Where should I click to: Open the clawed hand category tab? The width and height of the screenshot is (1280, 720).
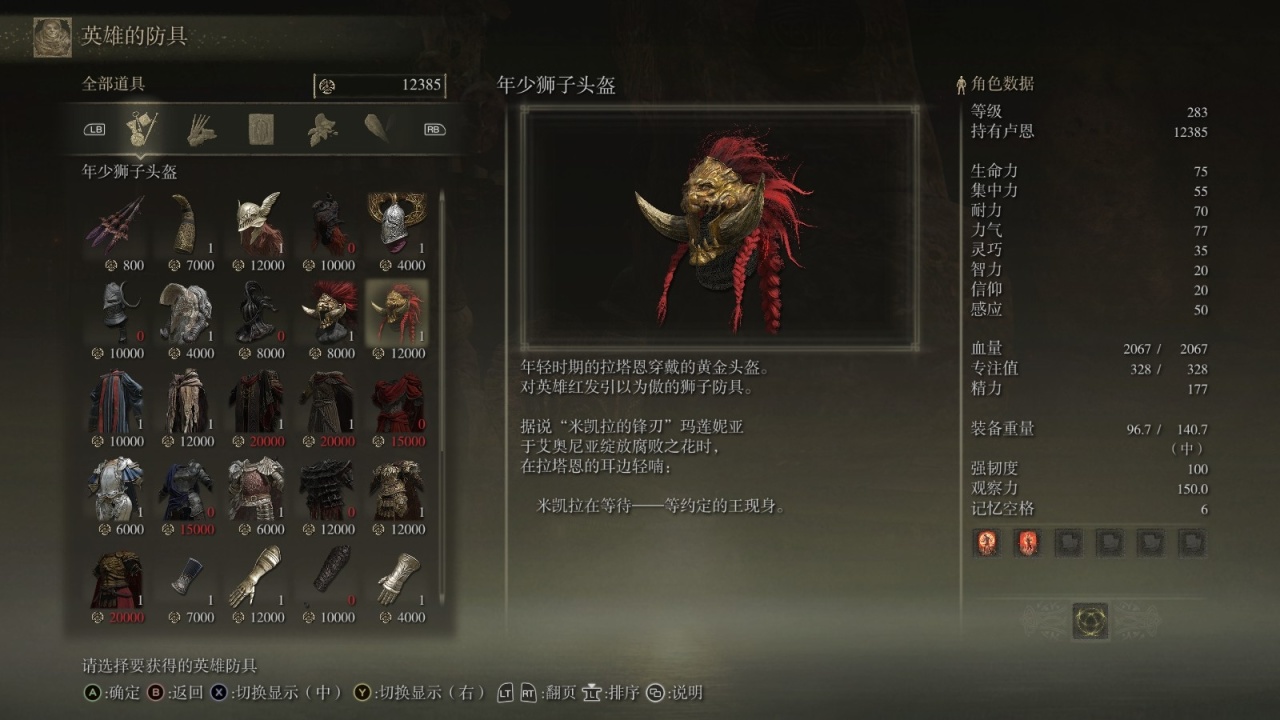coord(201,129)
